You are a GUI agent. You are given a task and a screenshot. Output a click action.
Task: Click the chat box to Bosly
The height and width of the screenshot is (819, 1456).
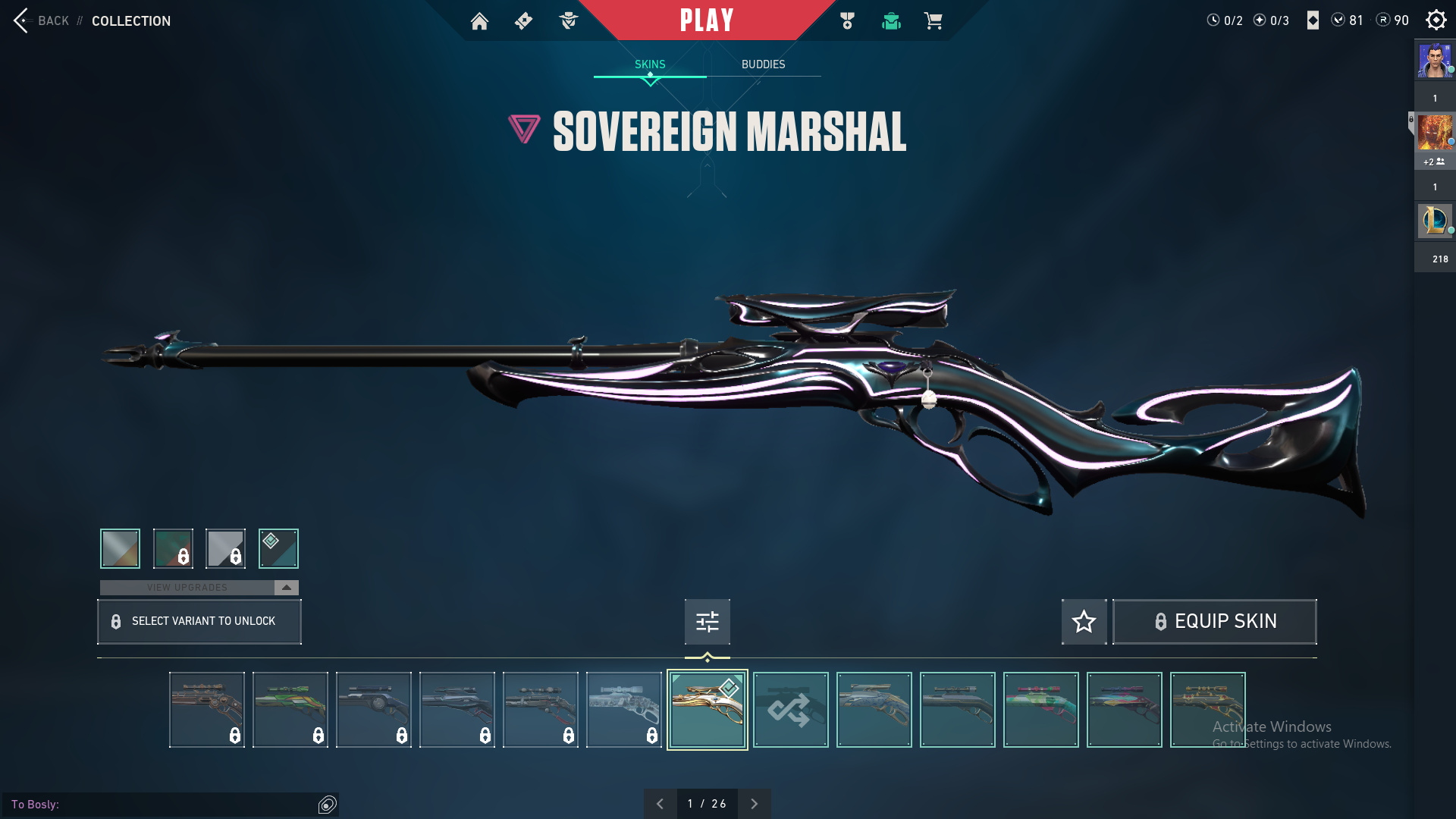point(163,805)
